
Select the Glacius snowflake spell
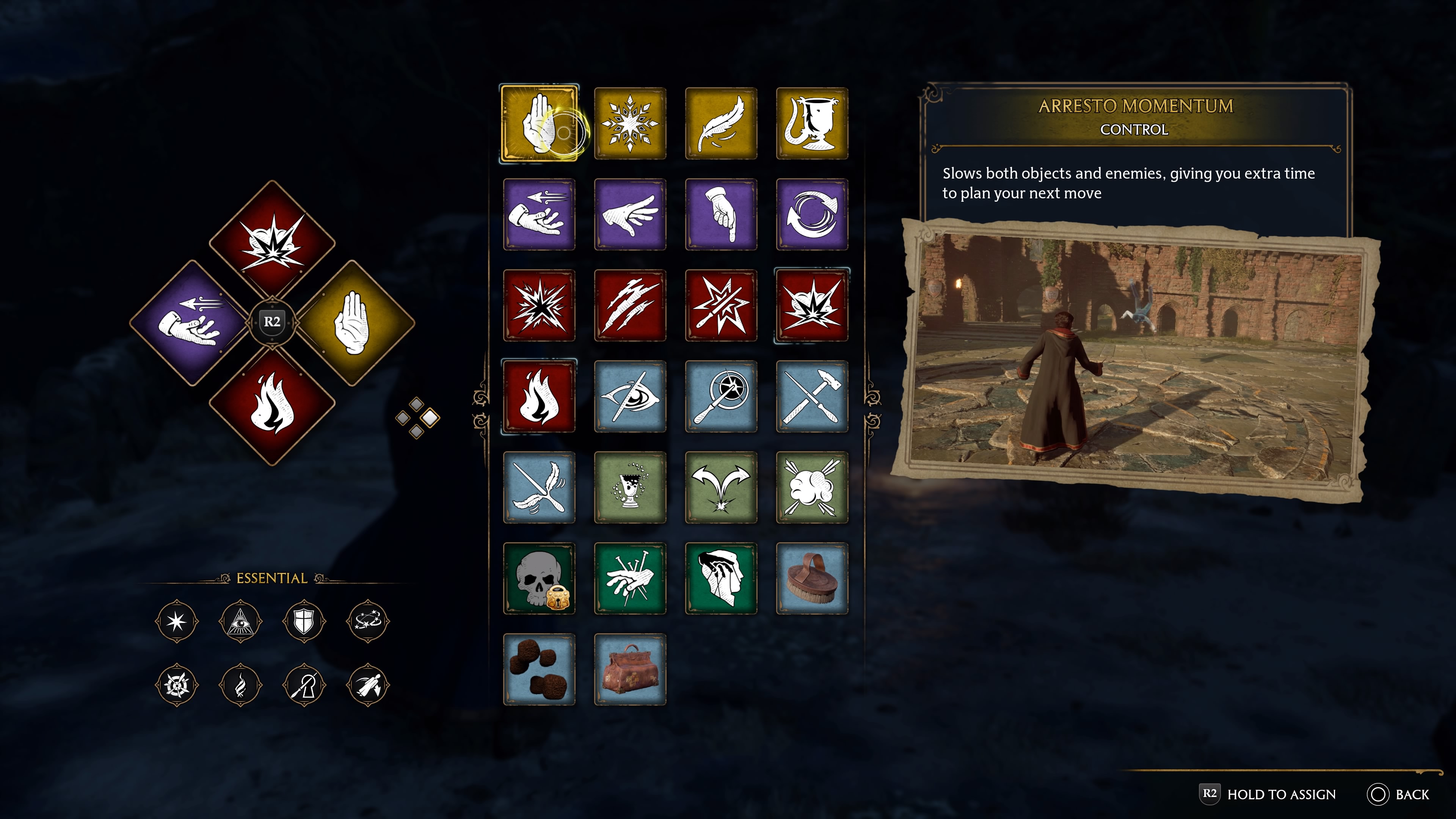click(x=630, y=123)
